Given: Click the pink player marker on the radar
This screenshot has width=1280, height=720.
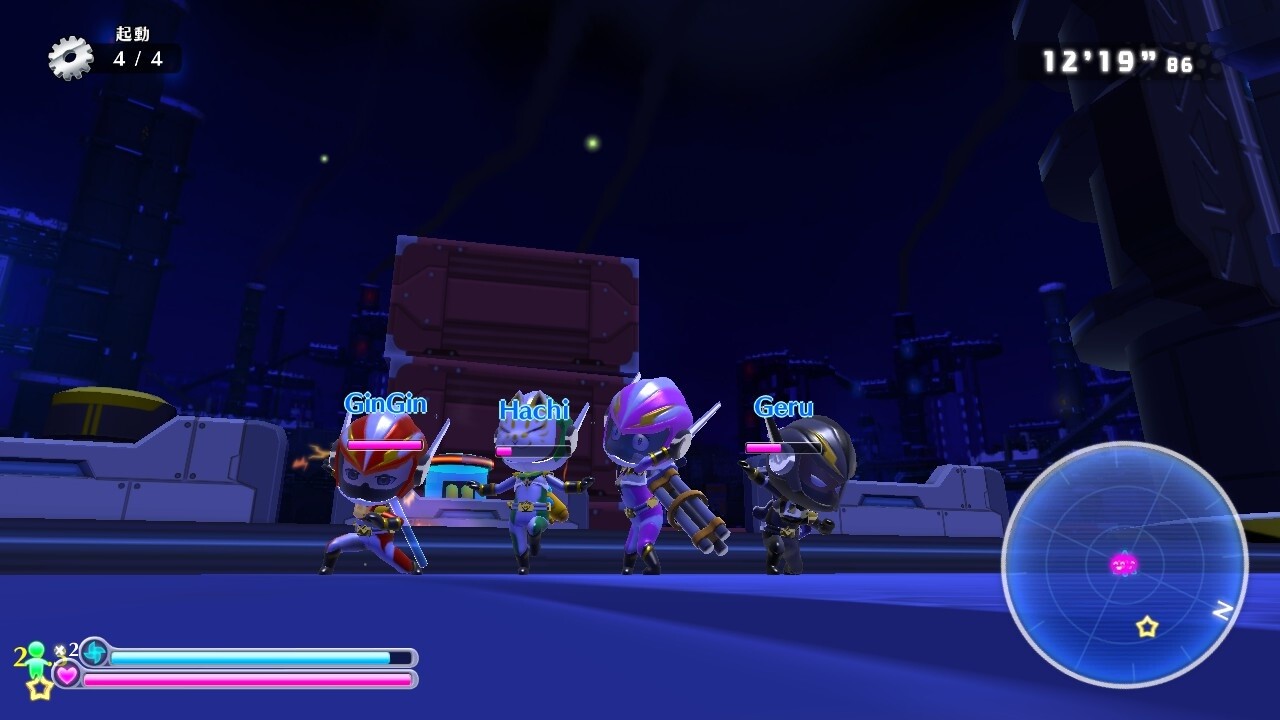Looking at the screenshot, I should point(1124,565).
